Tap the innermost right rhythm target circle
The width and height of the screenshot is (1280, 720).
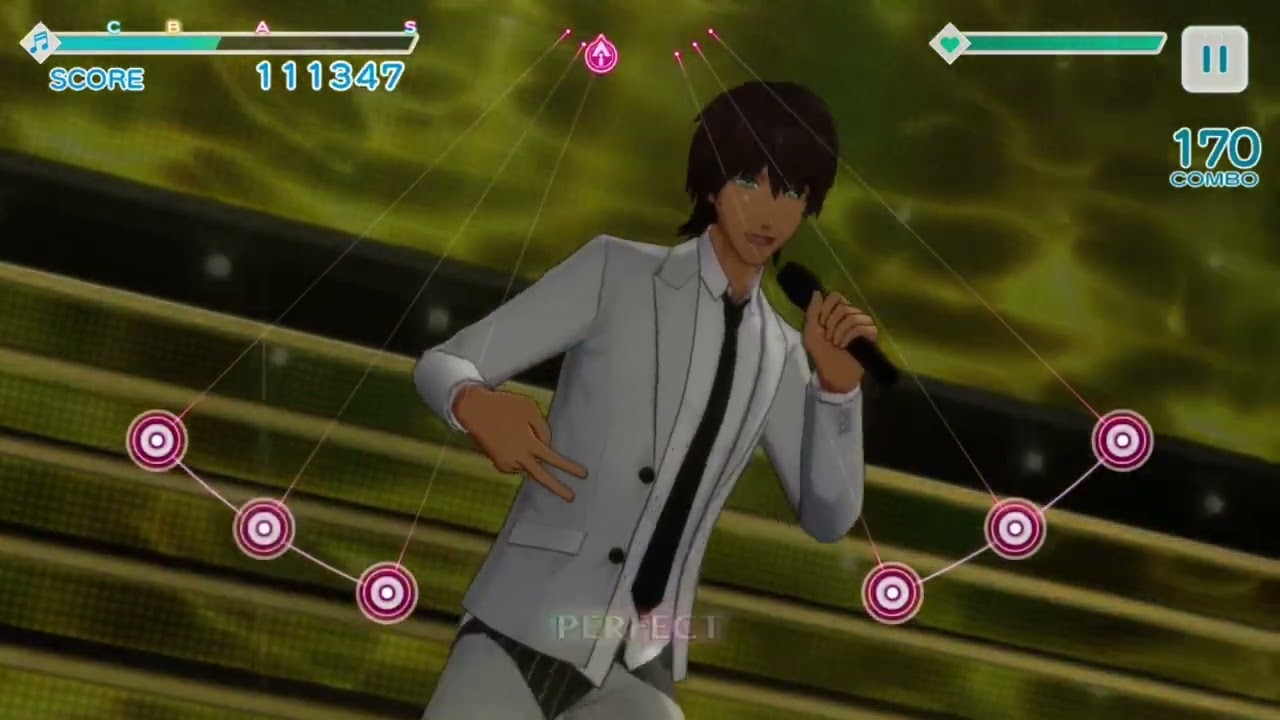point(892,593)
